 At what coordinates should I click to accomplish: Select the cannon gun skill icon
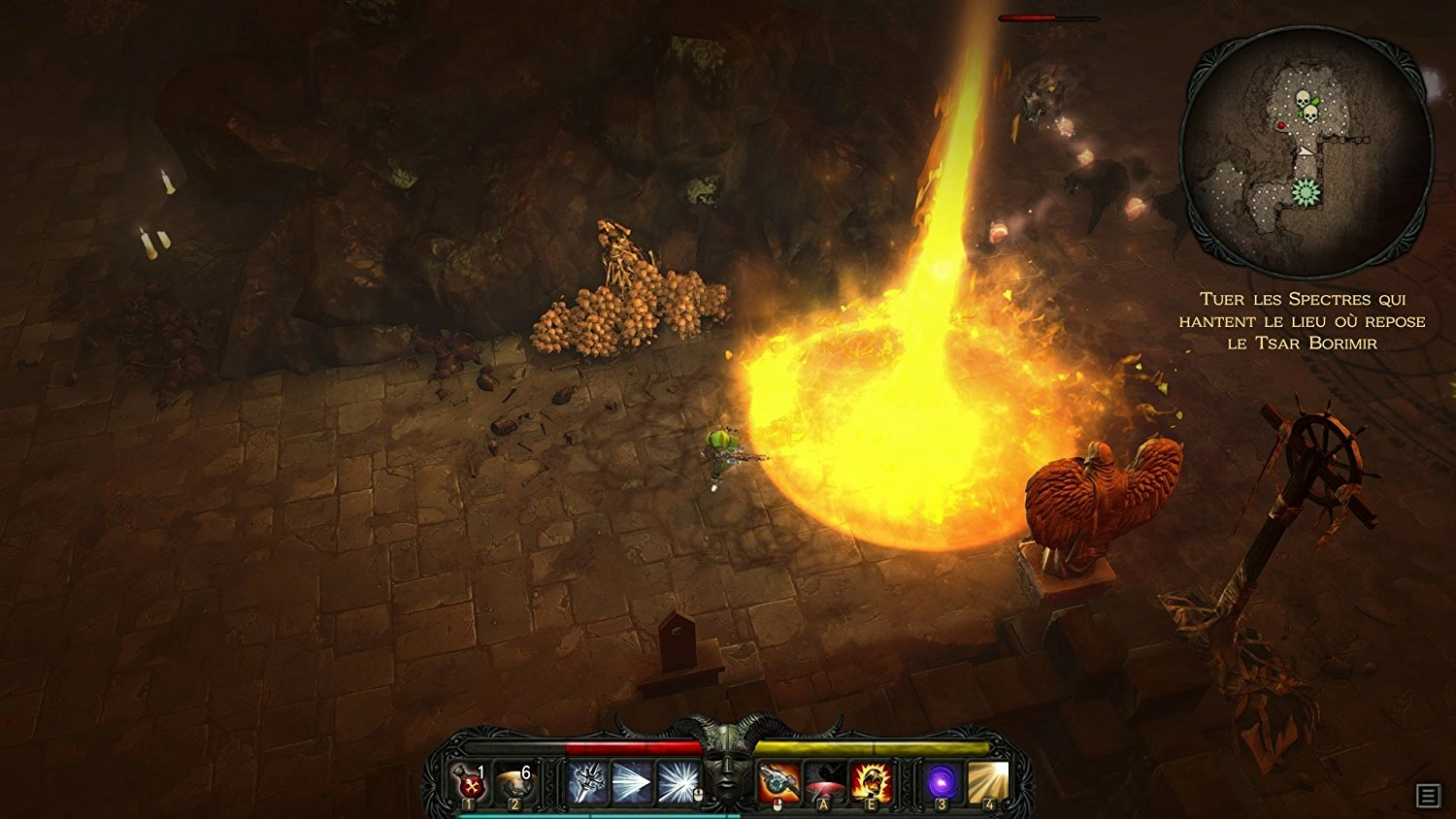tap(778, 782)
